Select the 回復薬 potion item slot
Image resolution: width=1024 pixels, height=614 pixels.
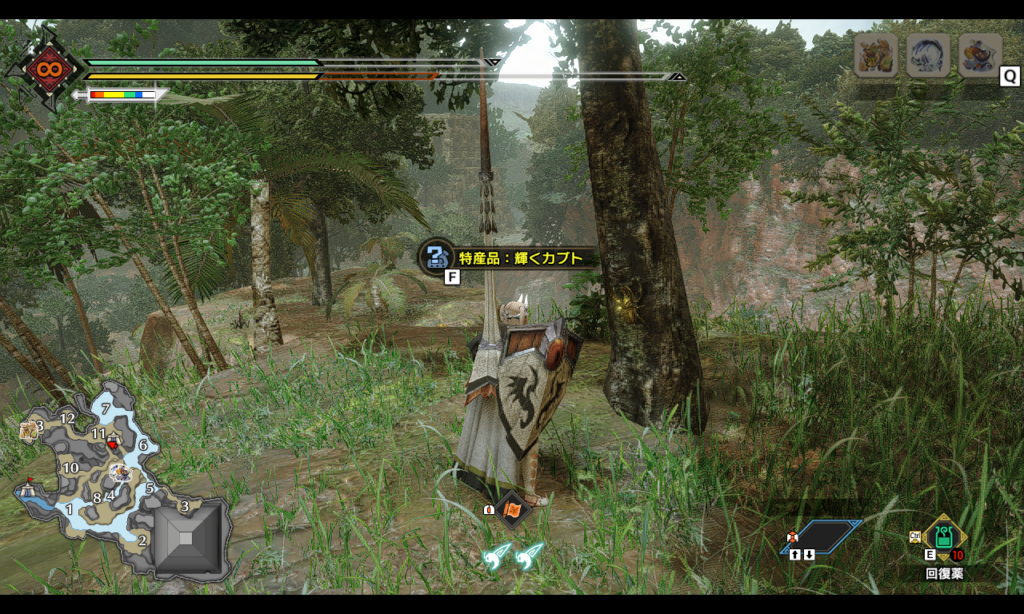pyautogui.click(x=944, y=538)
